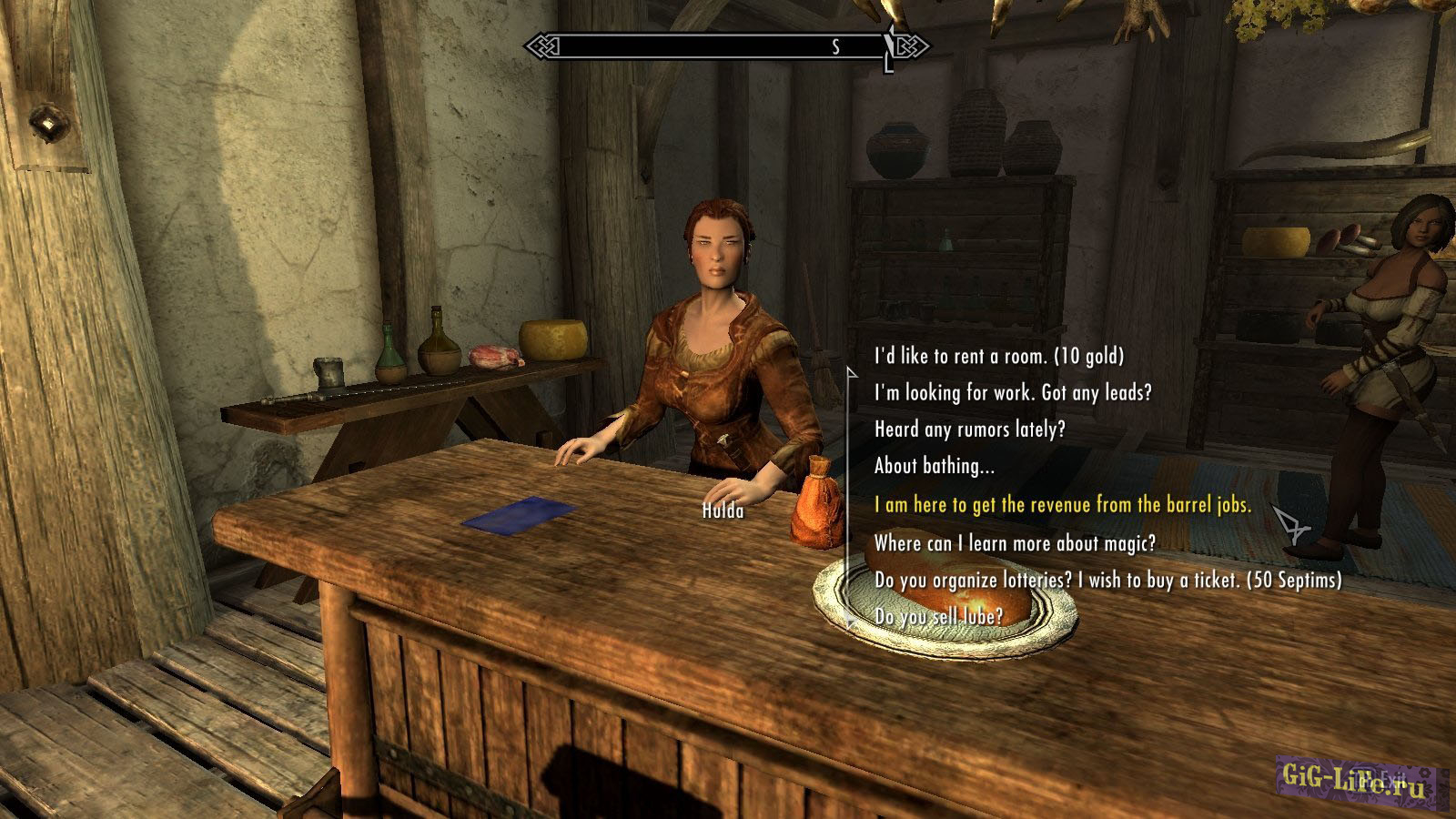Select "I'm looking for work" dialogue line
The width and height of the screenshot is (1456, 819).
(1012, 393)
